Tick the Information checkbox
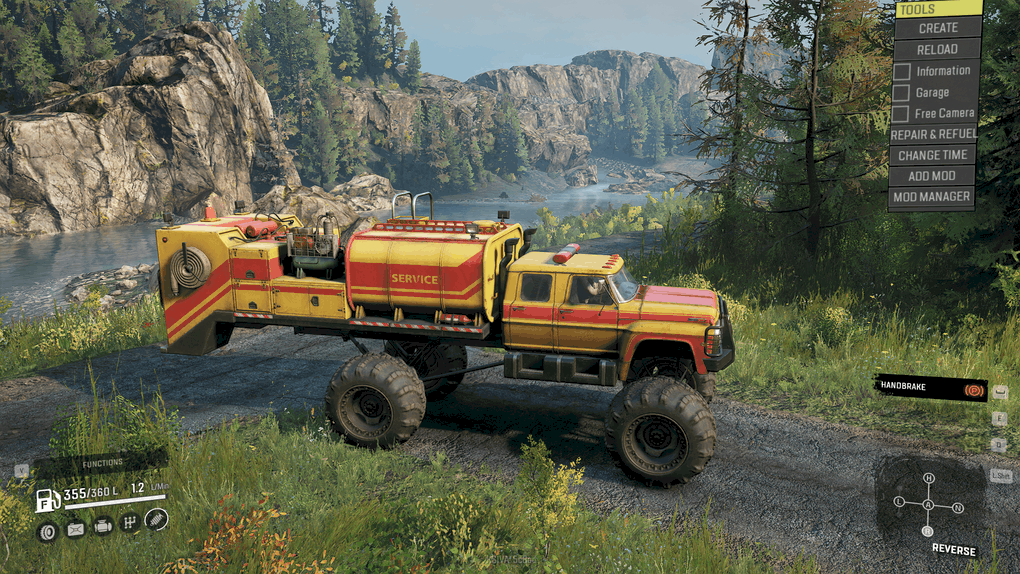This screenshot has height=574, width=1020. [x=901, y=71]
